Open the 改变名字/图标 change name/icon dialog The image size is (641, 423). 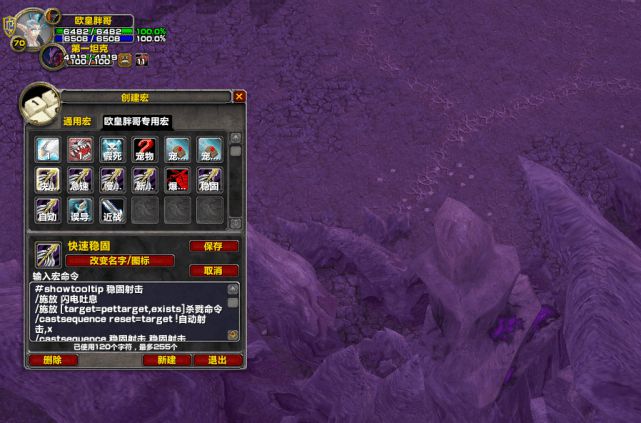pyautogui.click(x=120, y=261)
